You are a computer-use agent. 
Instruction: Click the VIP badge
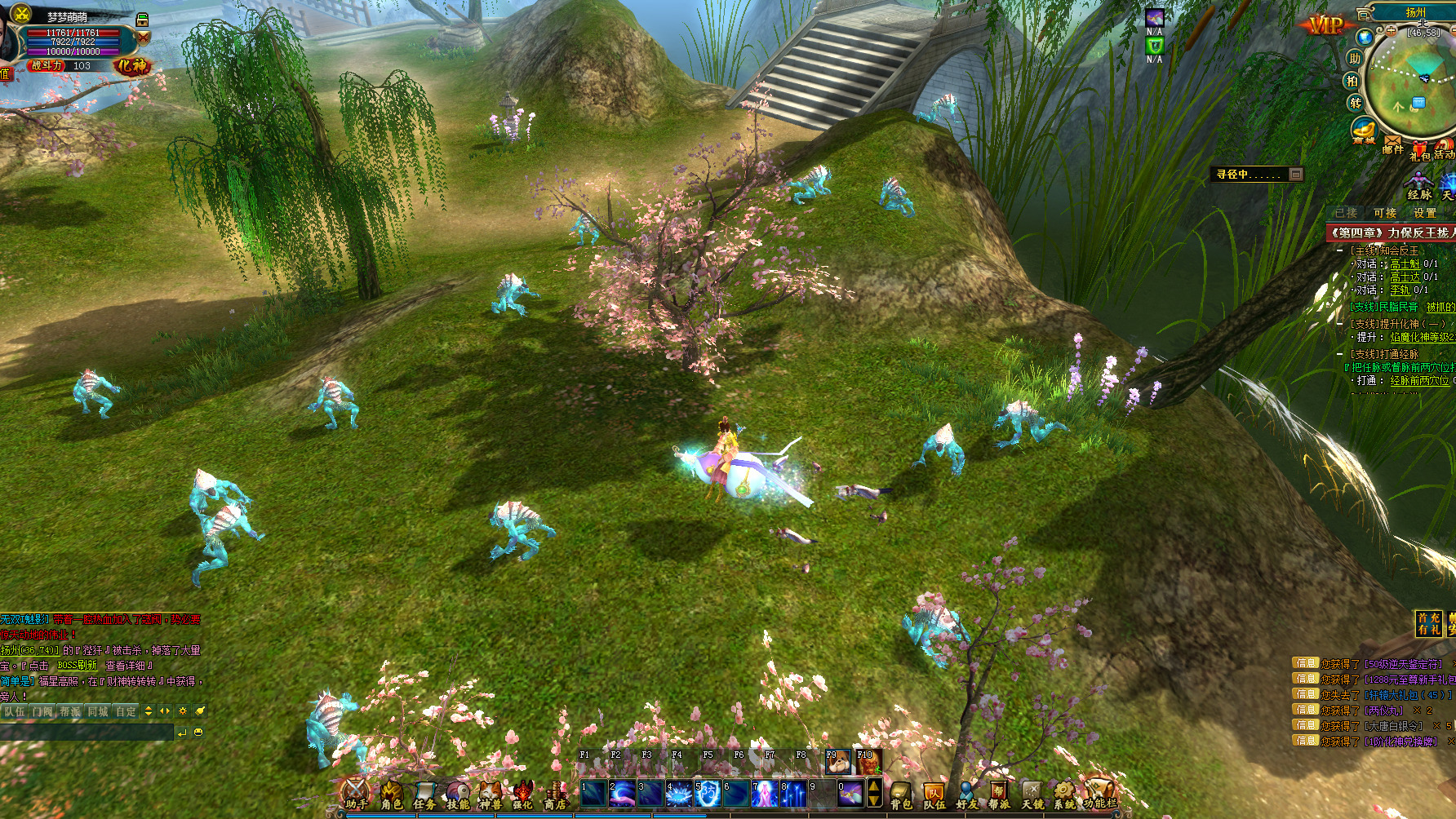tap(1325, 25)
